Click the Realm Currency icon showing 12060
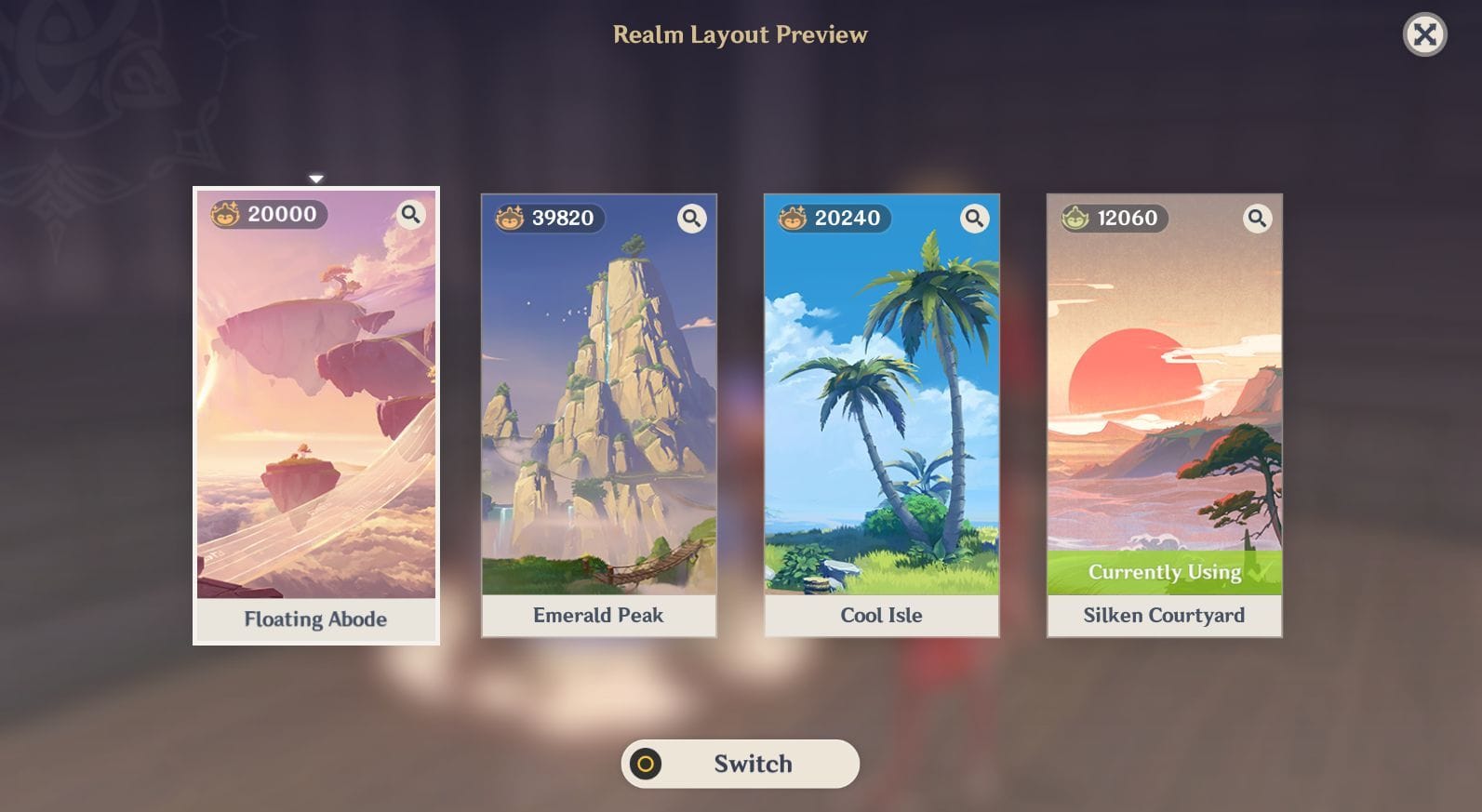Viewport: 1482px width, 812px height. pos(1075,219)
